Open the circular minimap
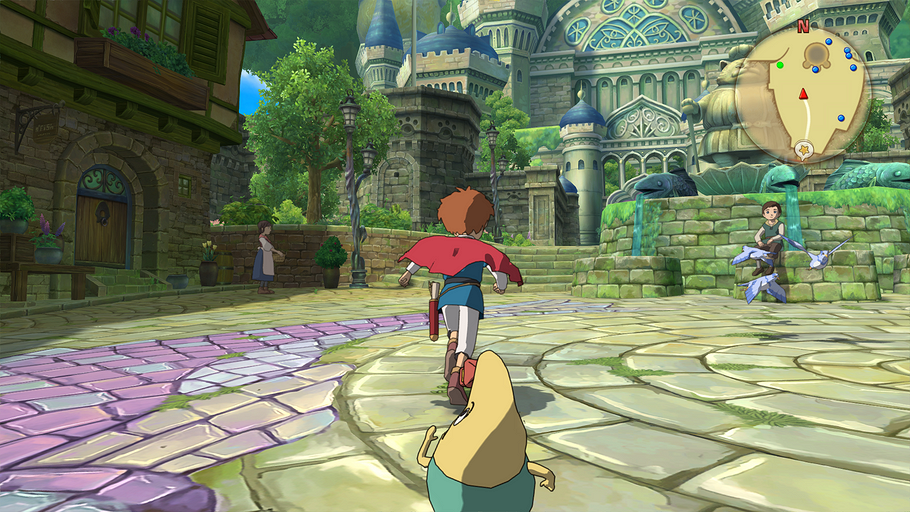 802,96
